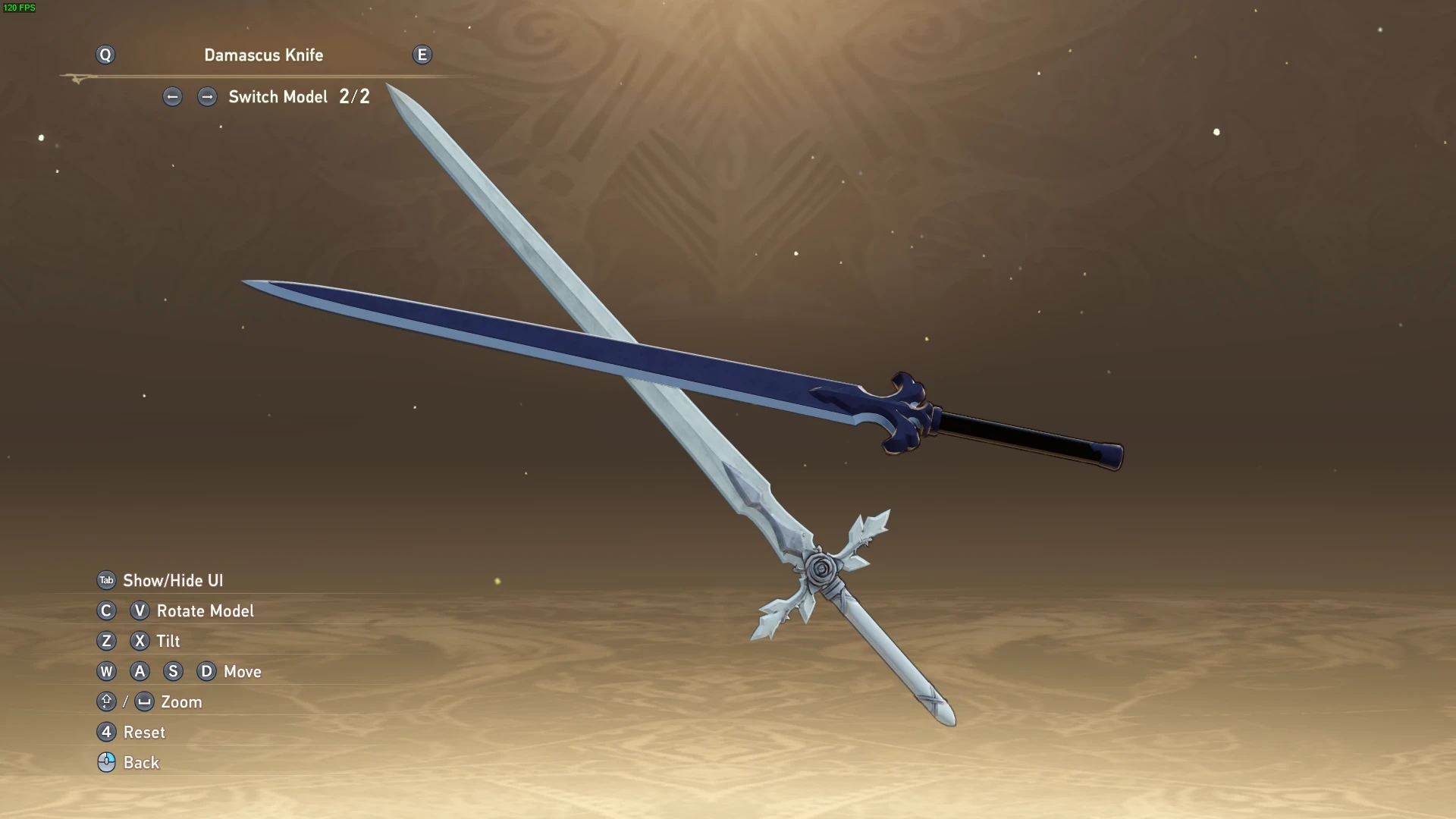Click the Back label to exit viewer
This screenshot has height=819, width=1456.
pos(141,762)
